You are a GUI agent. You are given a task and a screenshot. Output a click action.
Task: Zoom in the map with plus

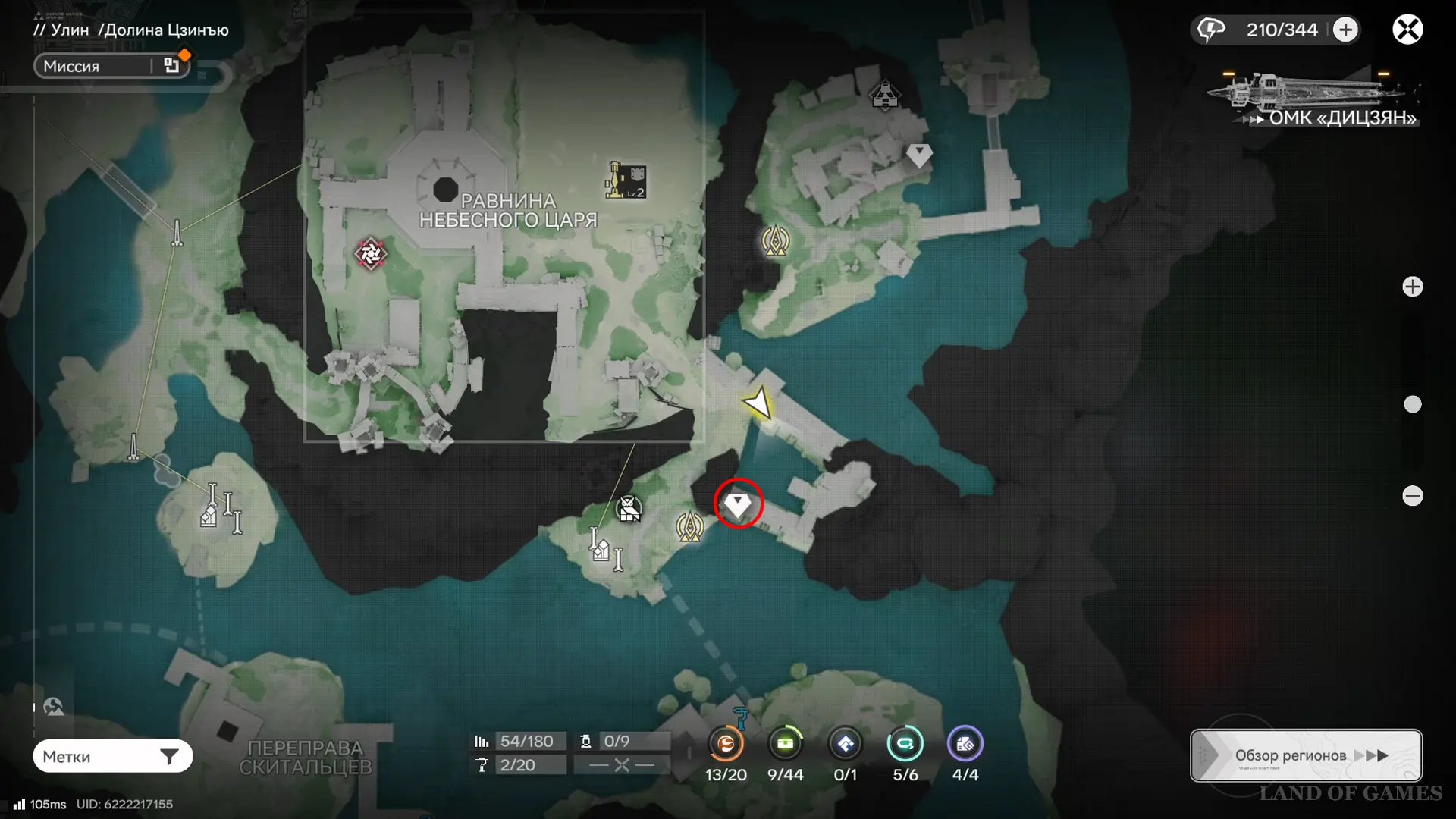pos(1412,287)
